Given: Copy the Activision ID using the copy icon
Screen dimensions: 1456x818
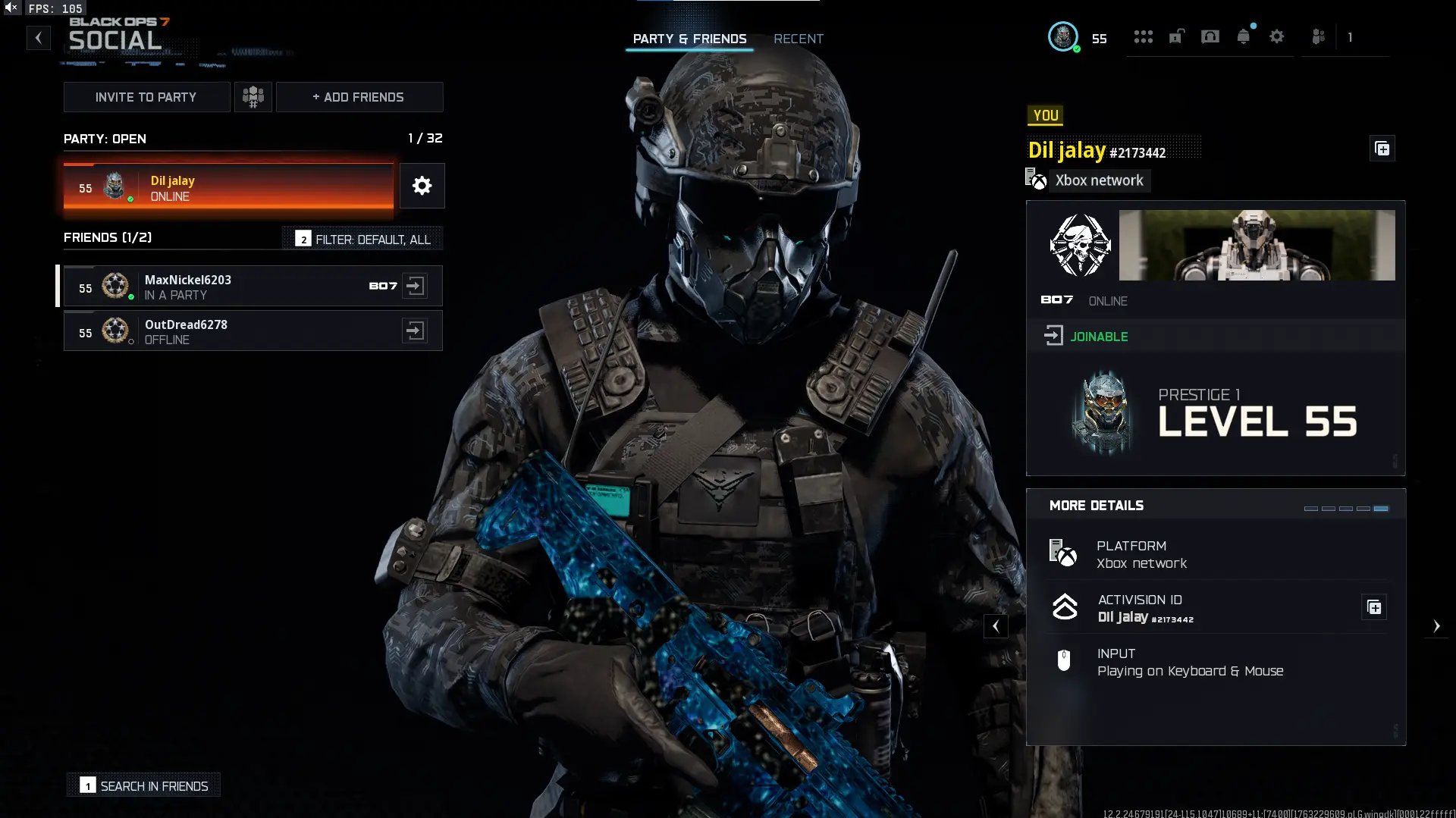Looking at the screenshot, I should pos(1374,606).
